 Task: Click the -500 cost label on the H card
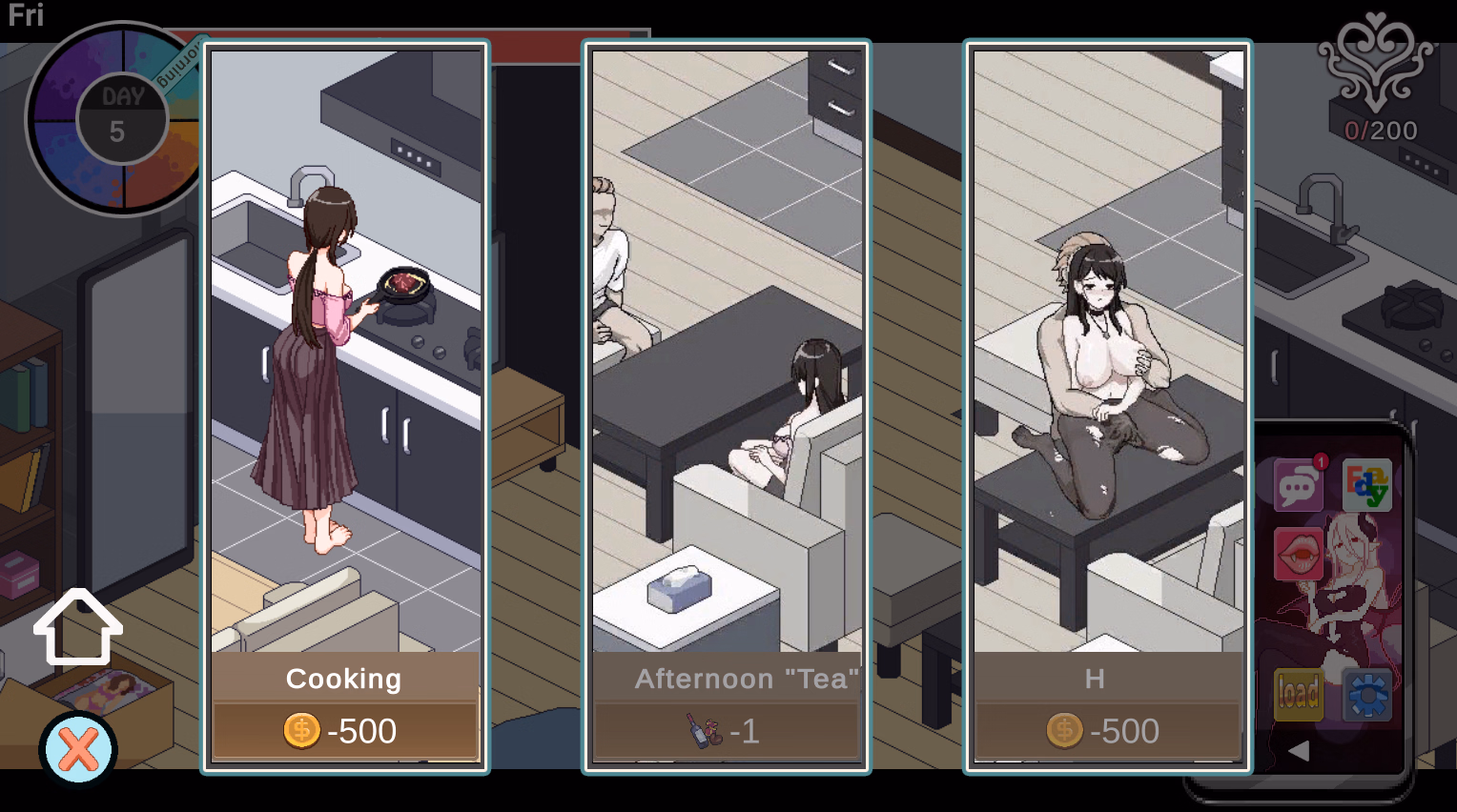point(1125,732)
